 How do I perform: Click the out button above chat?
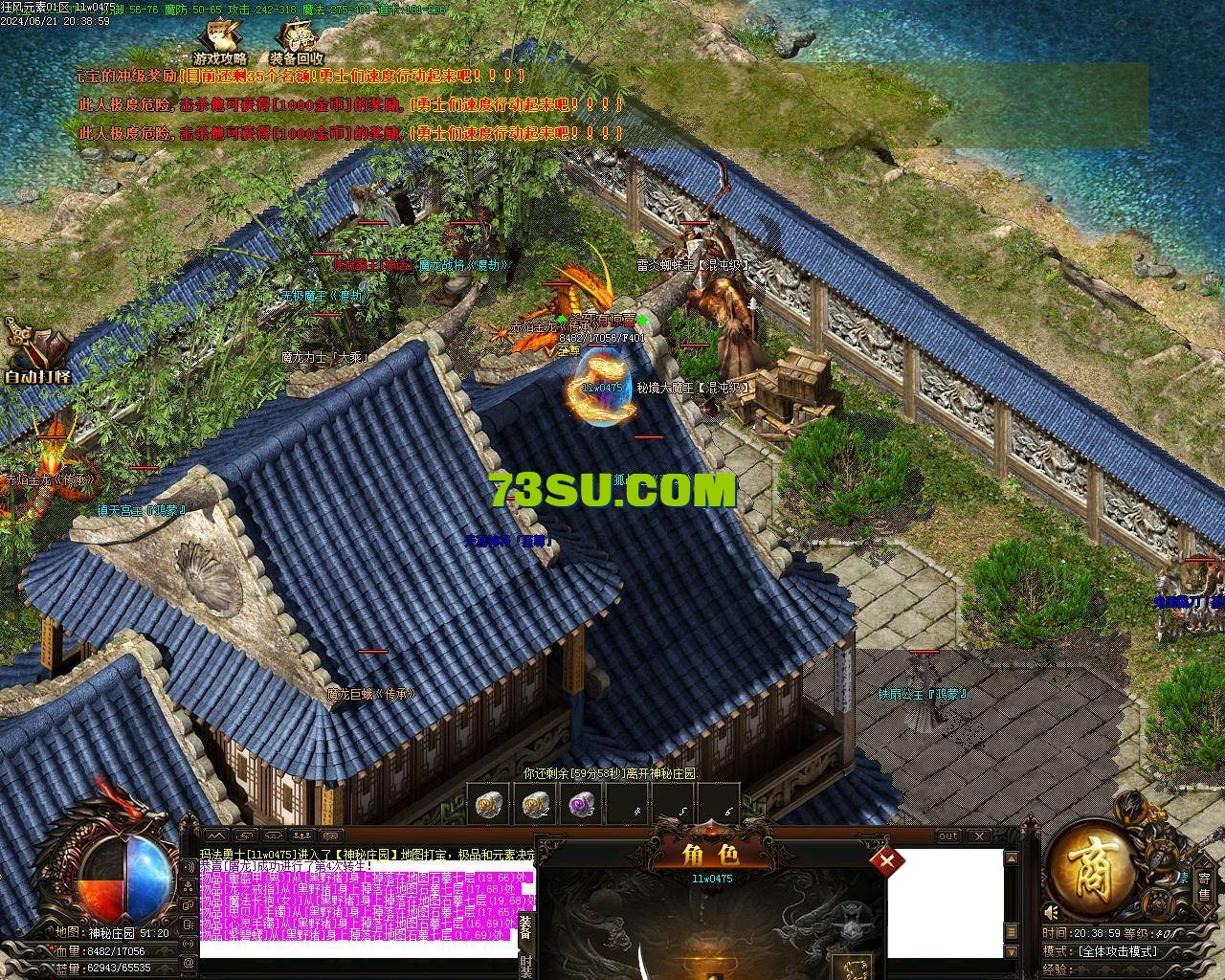(x=947, y=836)
